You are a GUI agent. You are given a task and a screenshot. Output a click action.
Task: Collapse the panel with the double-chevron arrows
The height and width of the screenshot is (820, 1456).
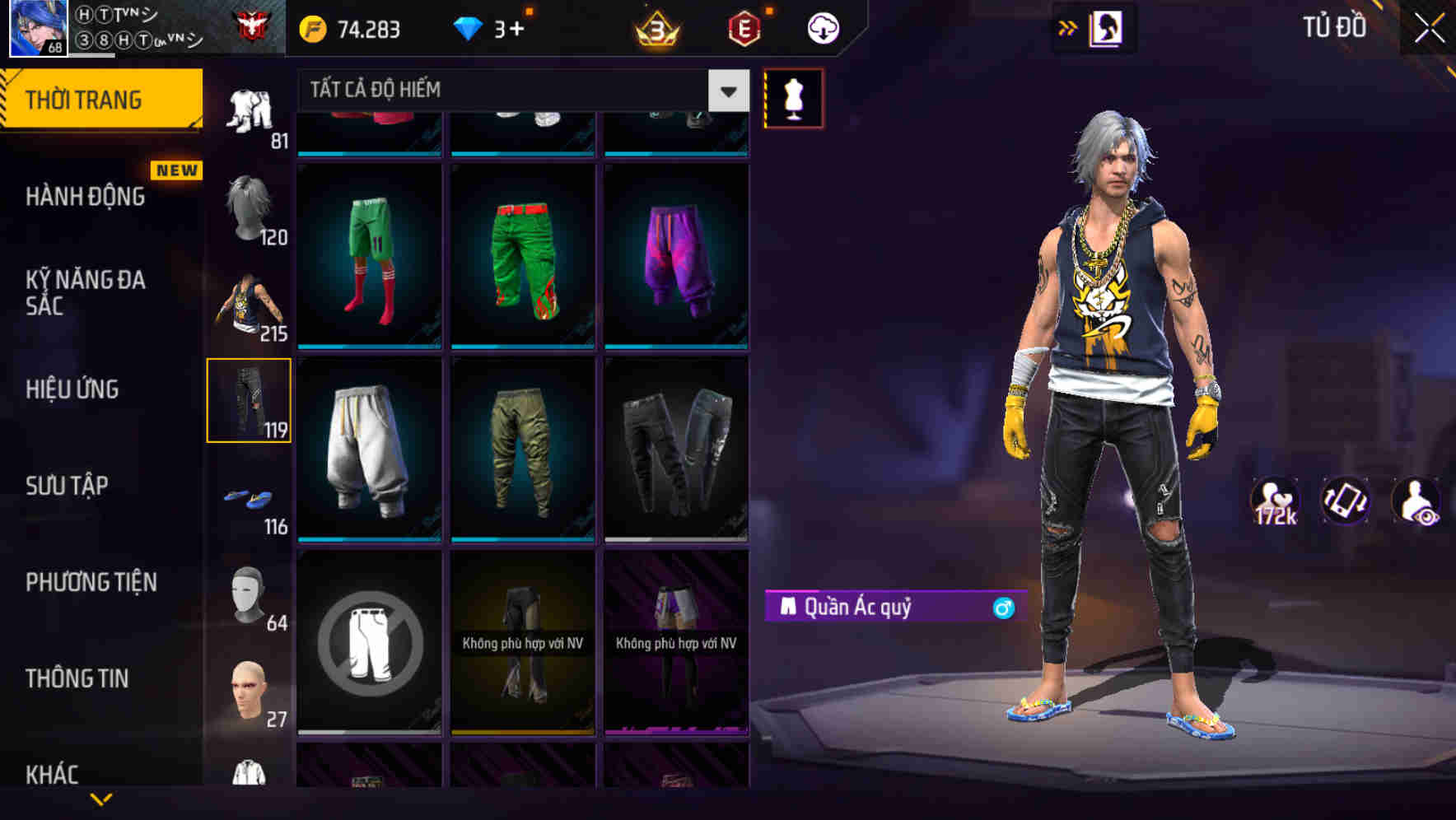point(1068,26)
